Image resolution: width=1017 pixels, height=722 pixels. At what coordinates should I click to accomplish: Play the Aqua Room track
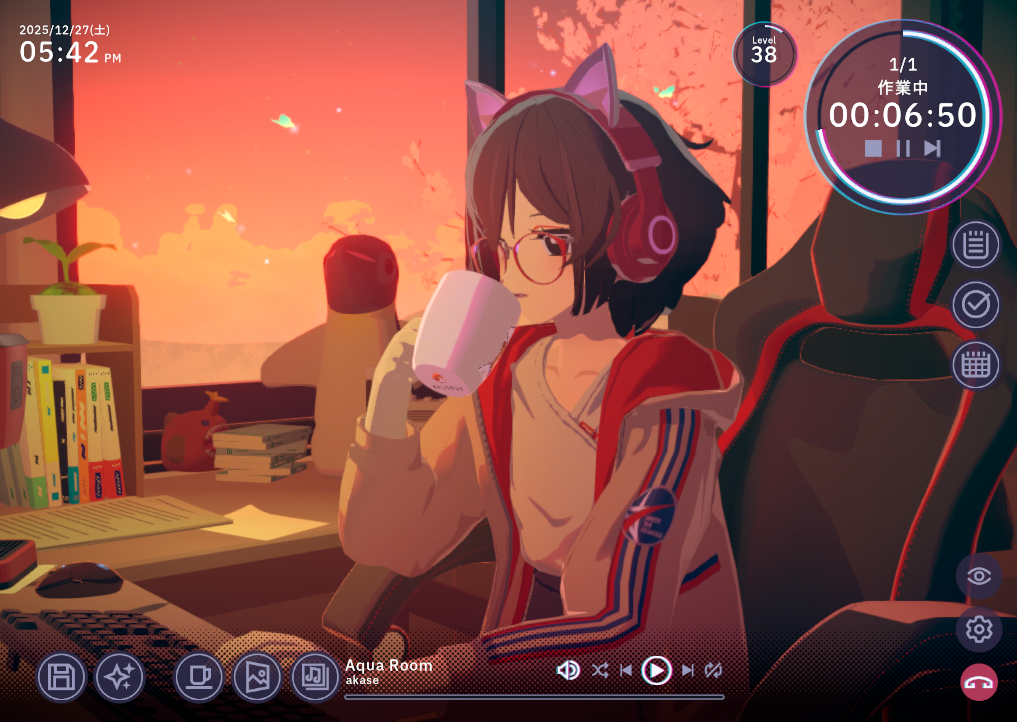pos(656,670)
